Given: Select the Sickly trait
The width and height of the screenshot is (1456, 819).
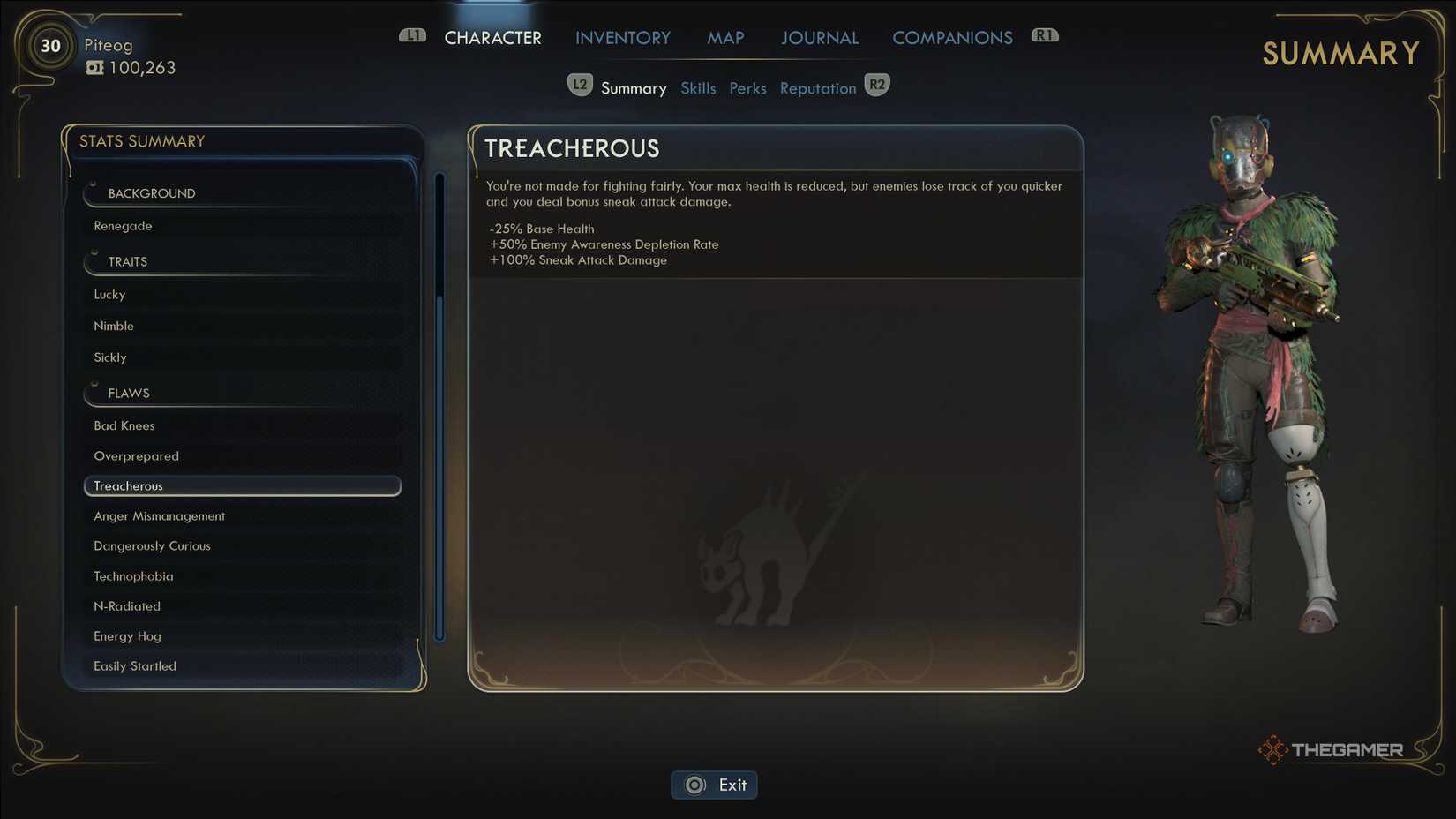Looking at the screenshot, I should coord(109,357).
